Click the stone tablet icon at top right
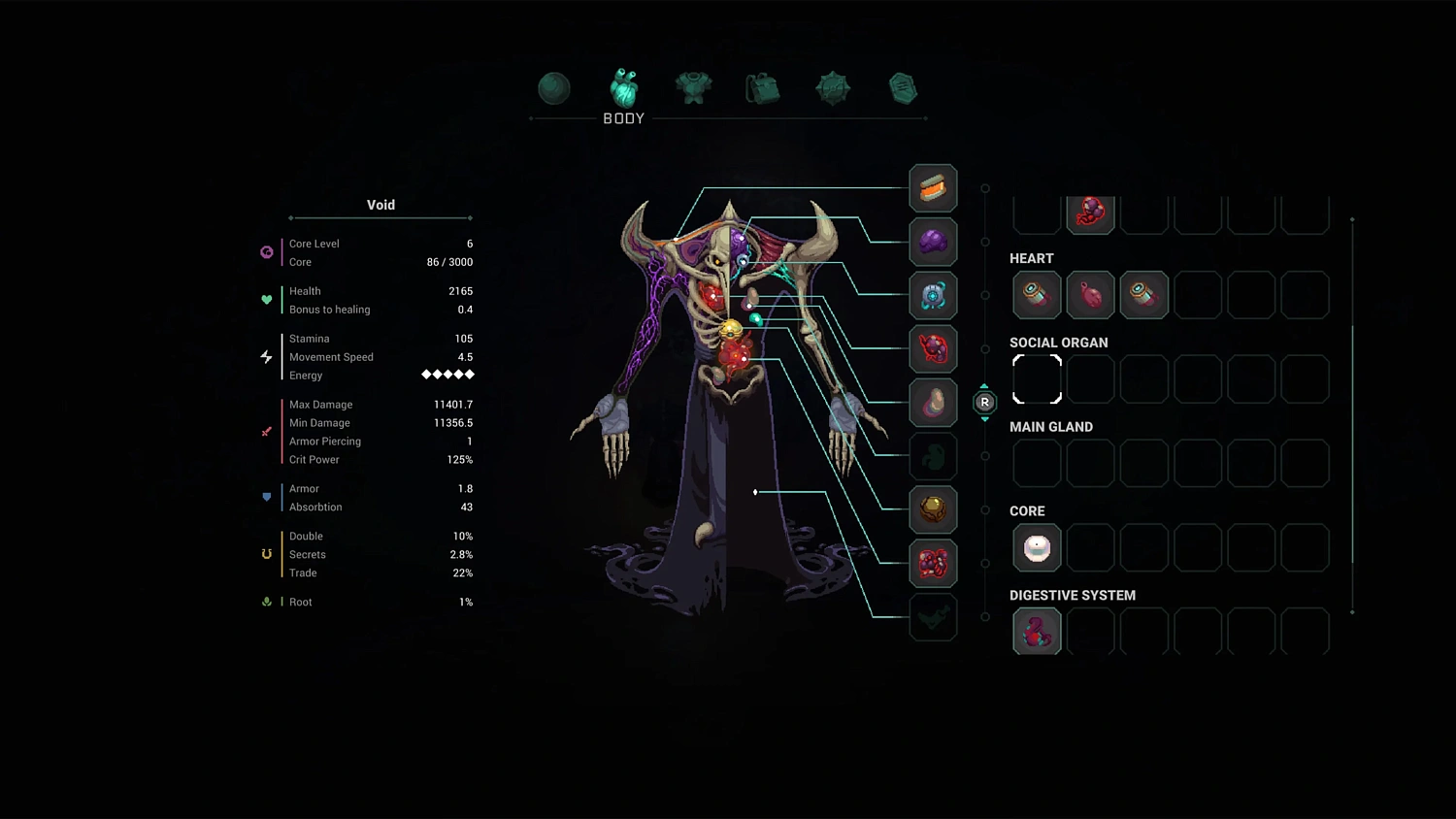 [902, 87]
